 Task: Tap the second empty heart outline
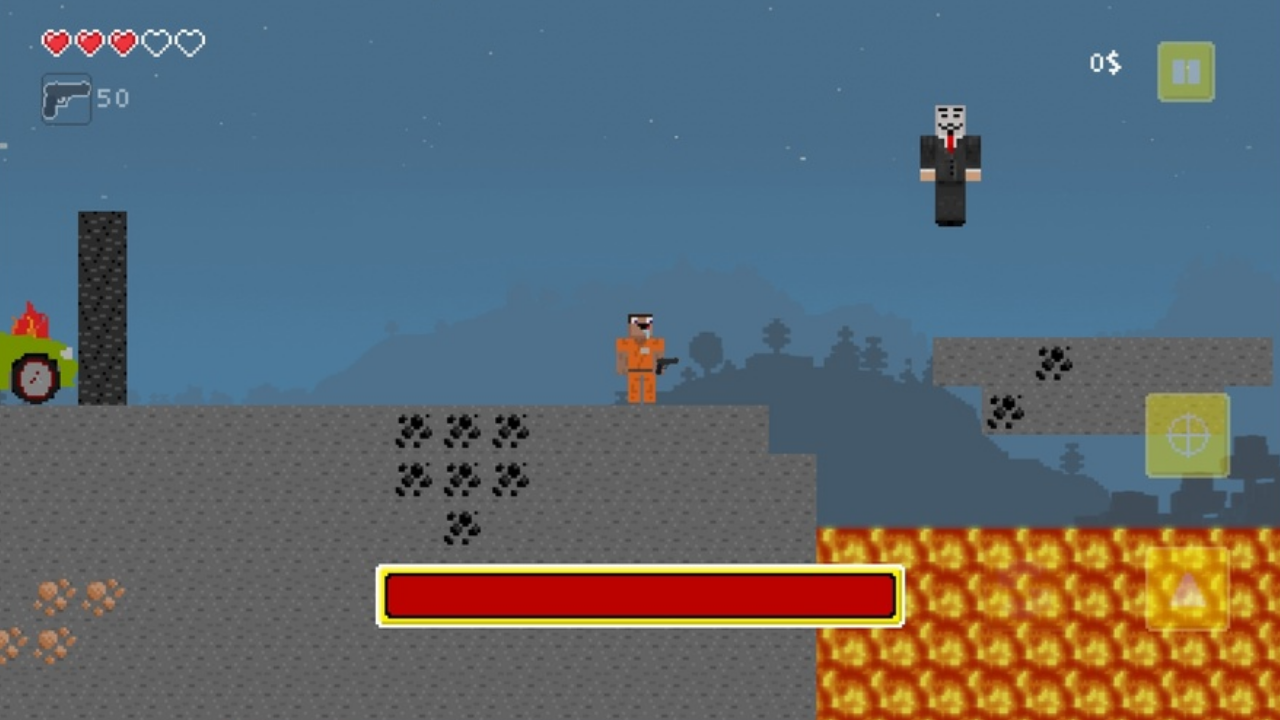pos(156,43)
